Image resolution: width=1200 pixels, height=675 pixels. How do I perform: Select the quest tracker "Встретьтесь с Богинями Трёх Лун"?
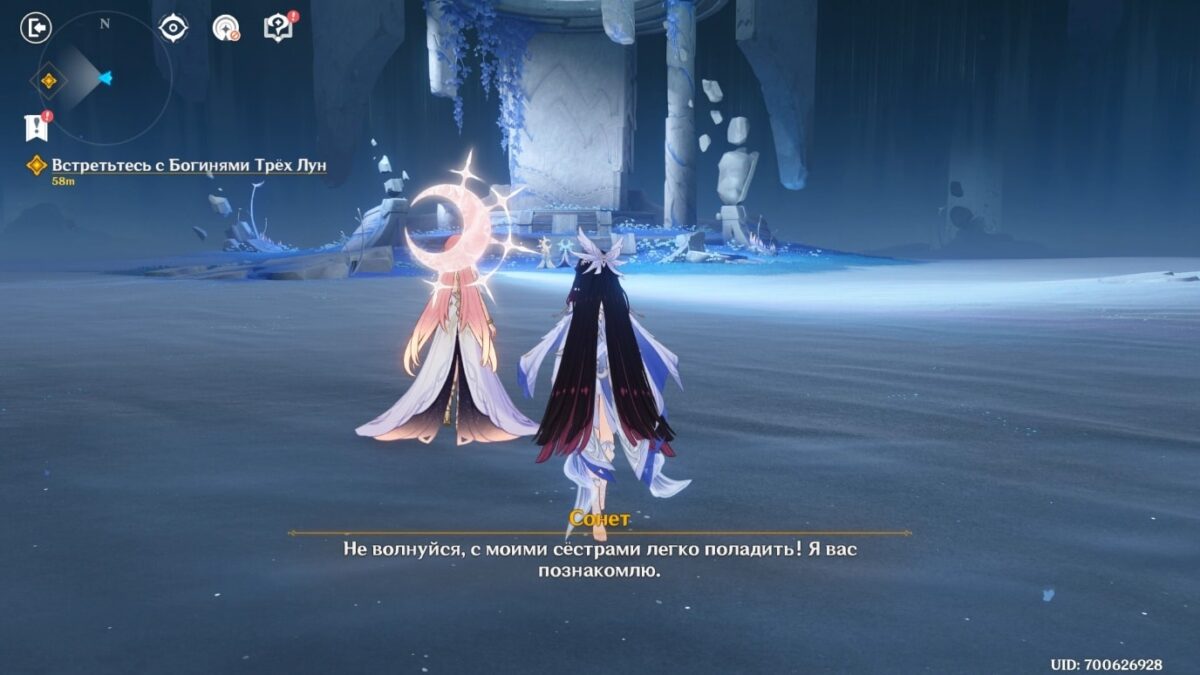189,165
